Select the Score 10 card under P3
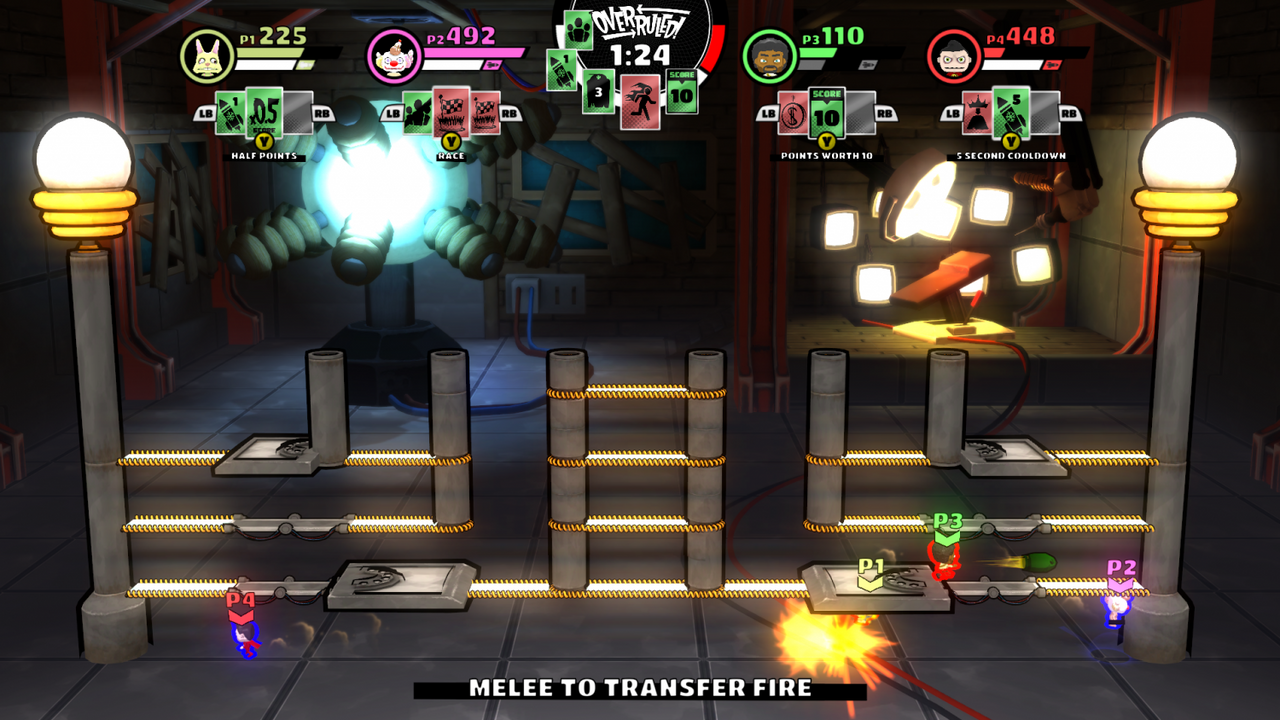The width and height of the screenshot is (1280, 720). coord(826,112)
